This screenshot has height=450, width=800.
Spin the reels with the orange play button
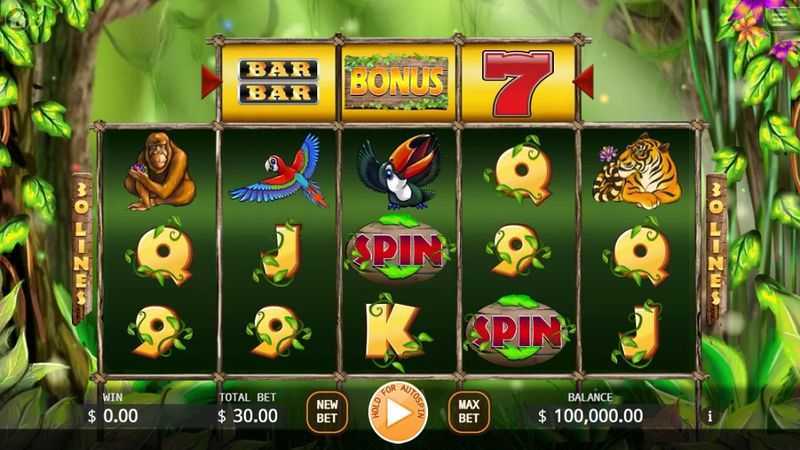point(398,411)
